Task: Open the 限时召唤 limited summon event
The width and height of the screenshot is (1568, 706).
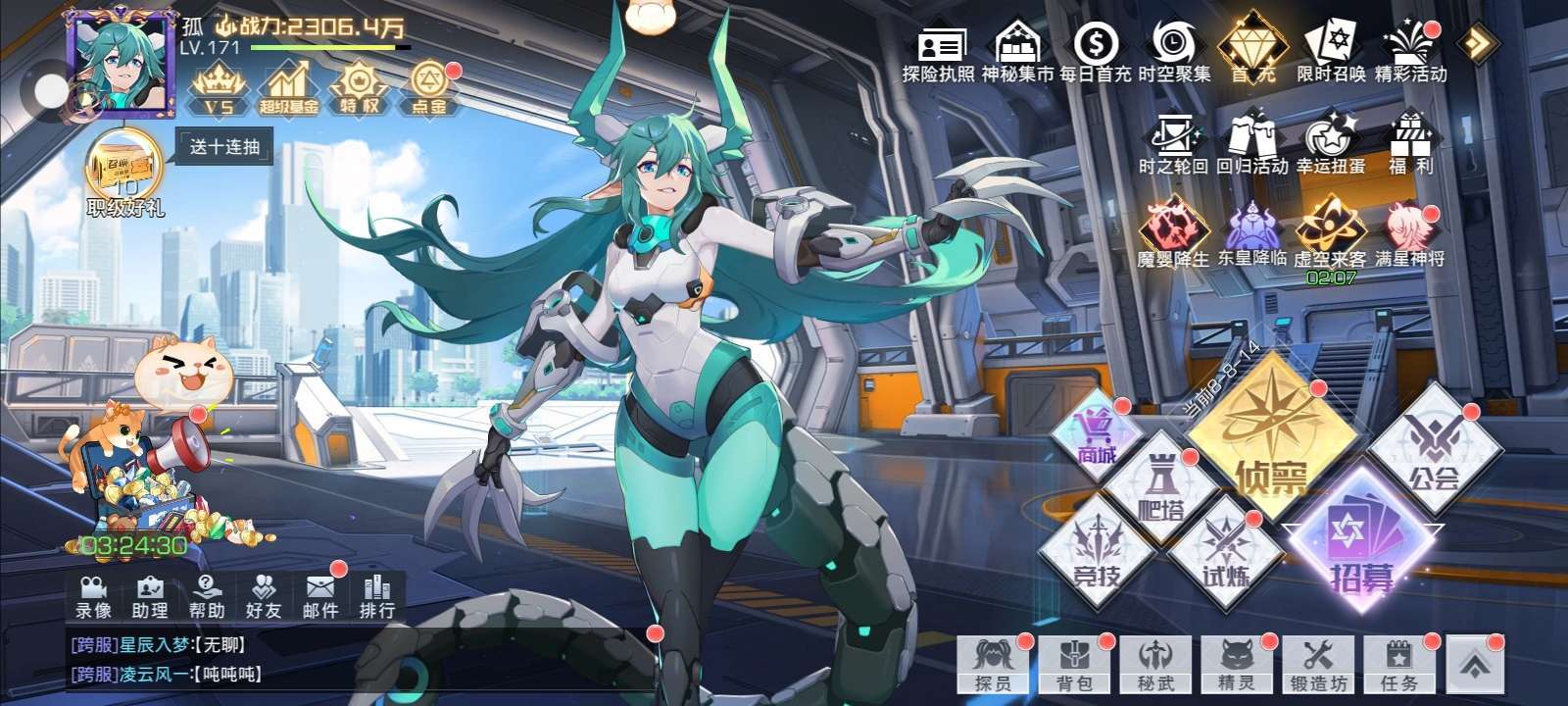Action: [1330, 51]
